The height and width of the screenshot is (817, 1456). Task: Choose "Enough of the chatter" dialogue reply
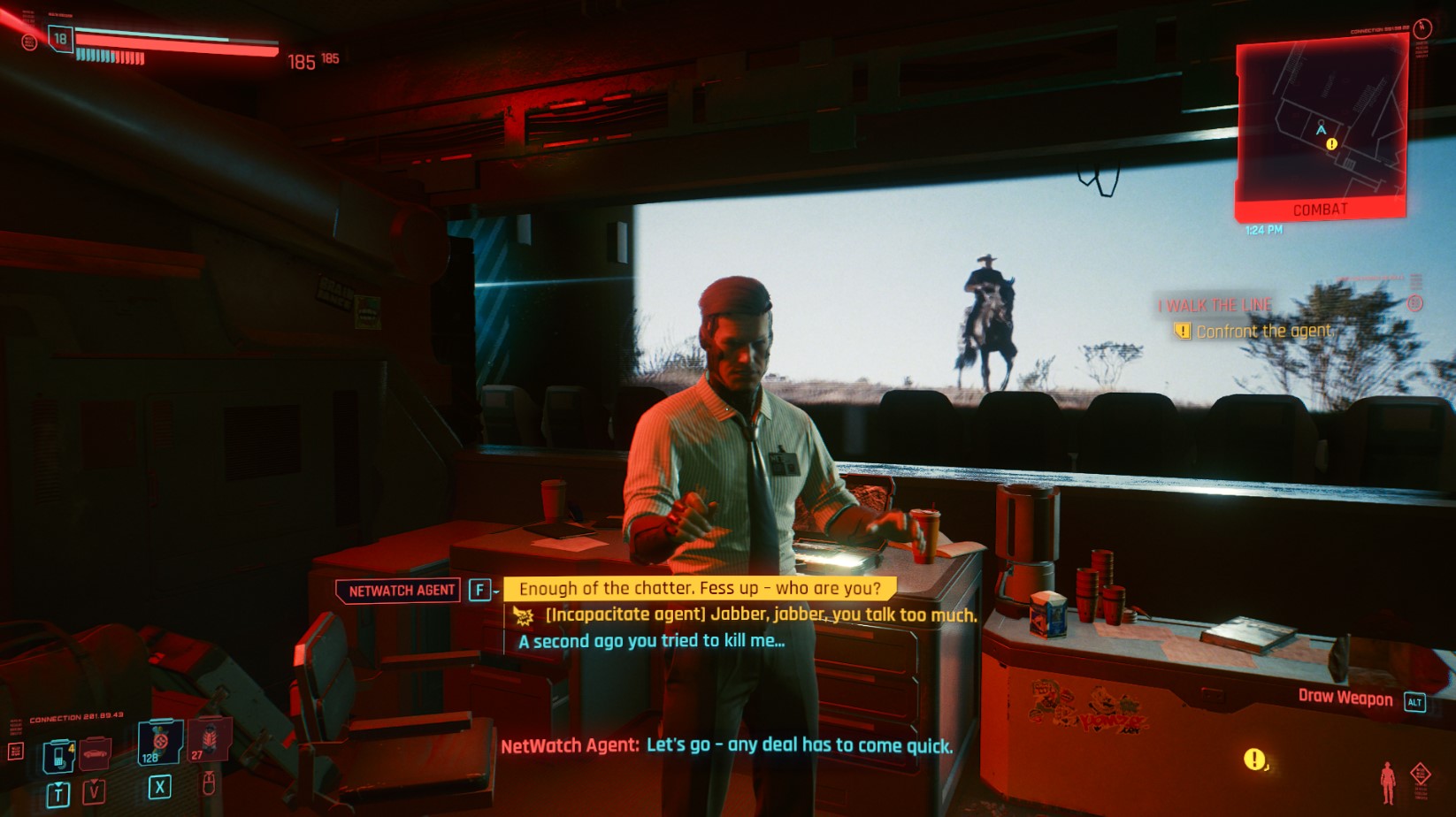(699, 589)
